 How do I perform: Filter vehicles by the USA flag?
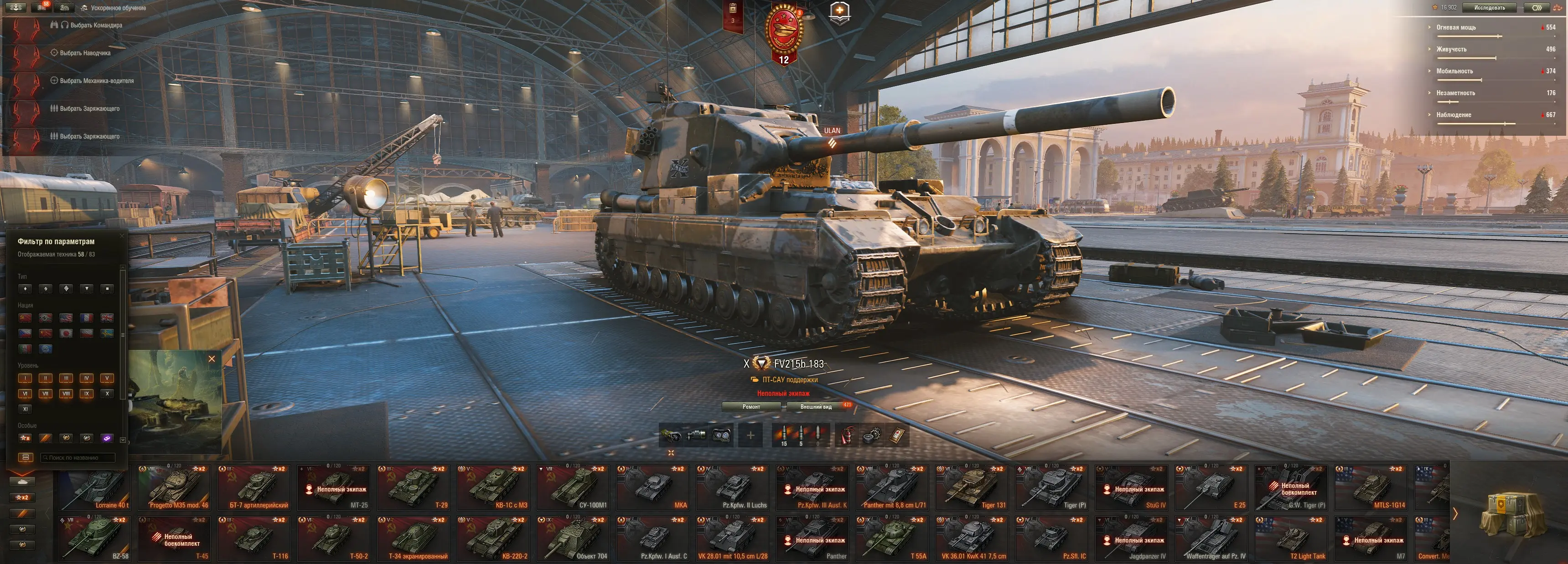click(x=67, y=318)
